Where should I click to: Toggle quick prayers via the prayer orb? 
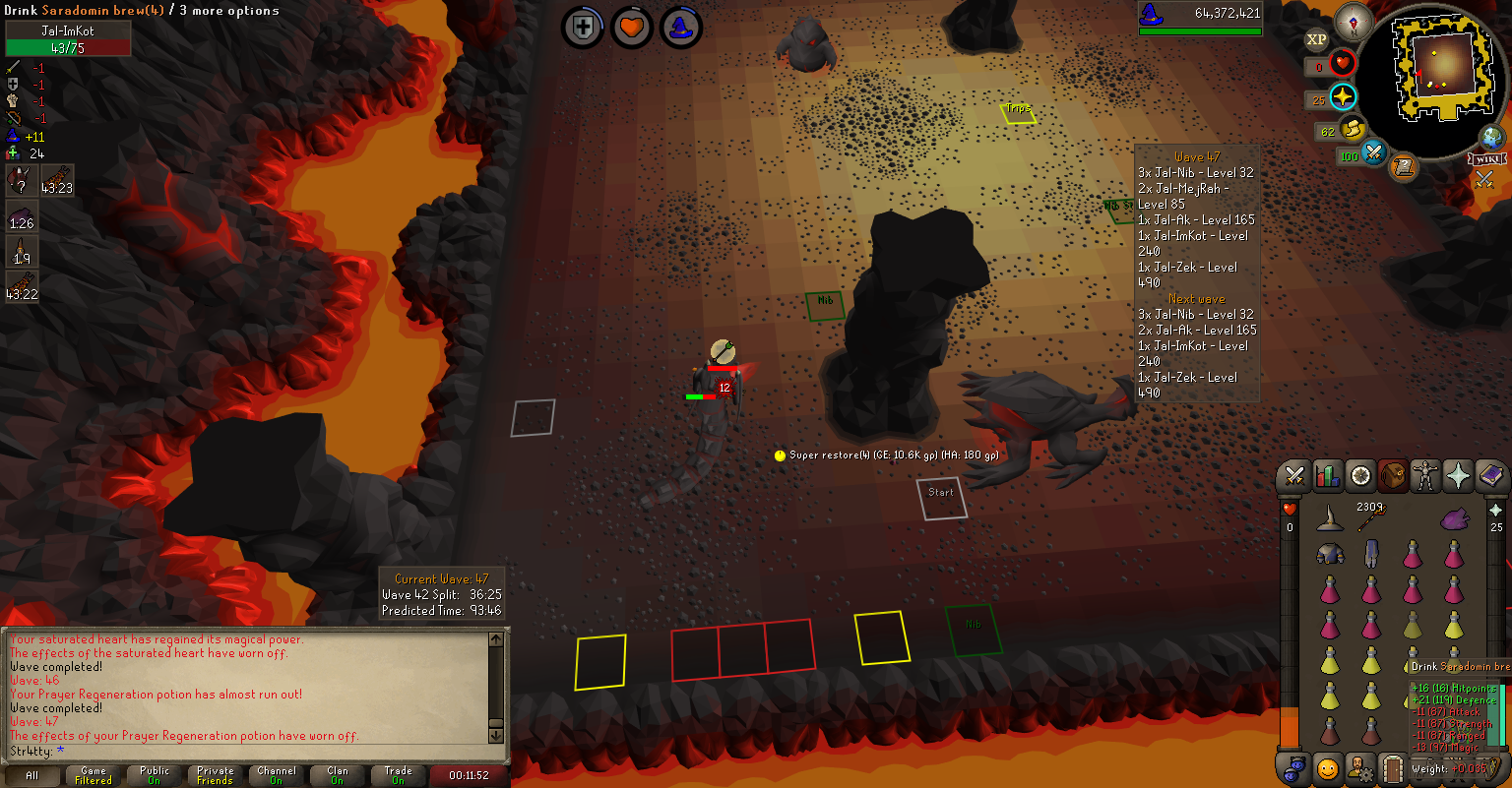1343,96
